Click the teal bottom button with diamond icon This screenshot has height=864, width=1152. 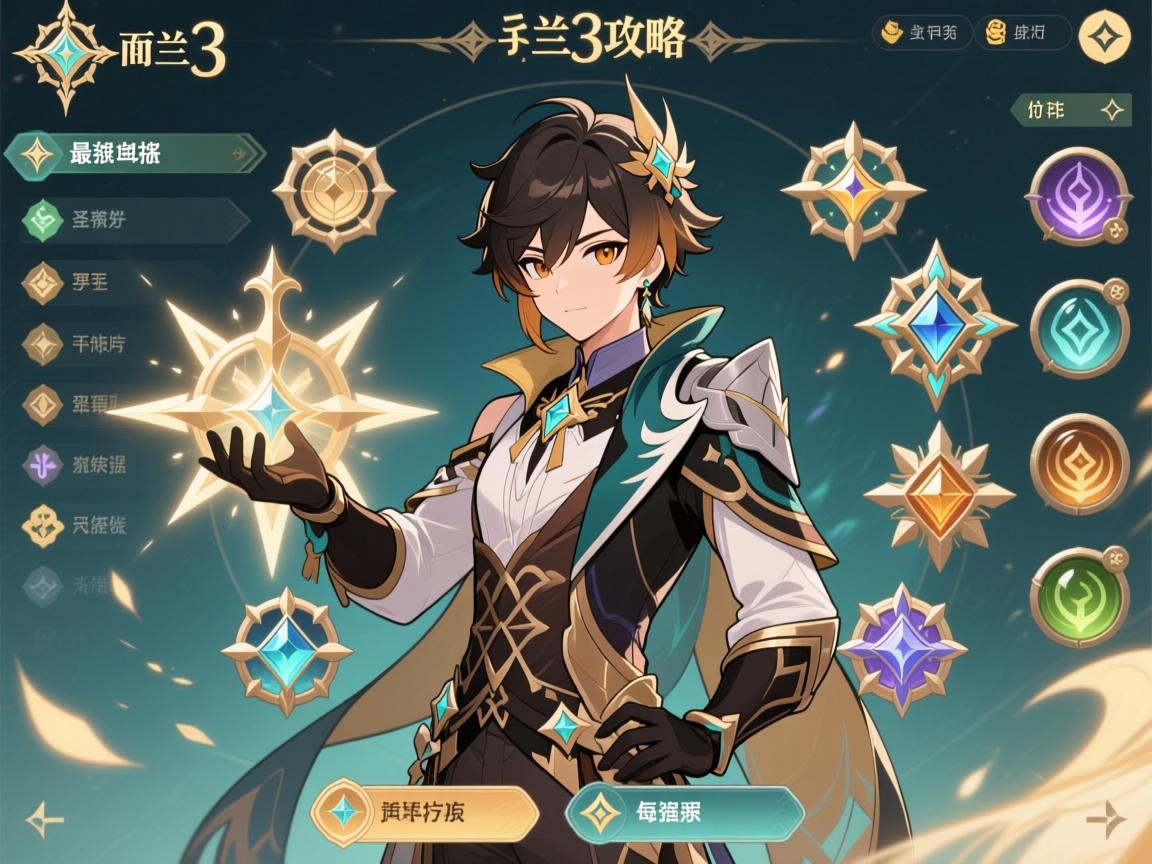685,813
